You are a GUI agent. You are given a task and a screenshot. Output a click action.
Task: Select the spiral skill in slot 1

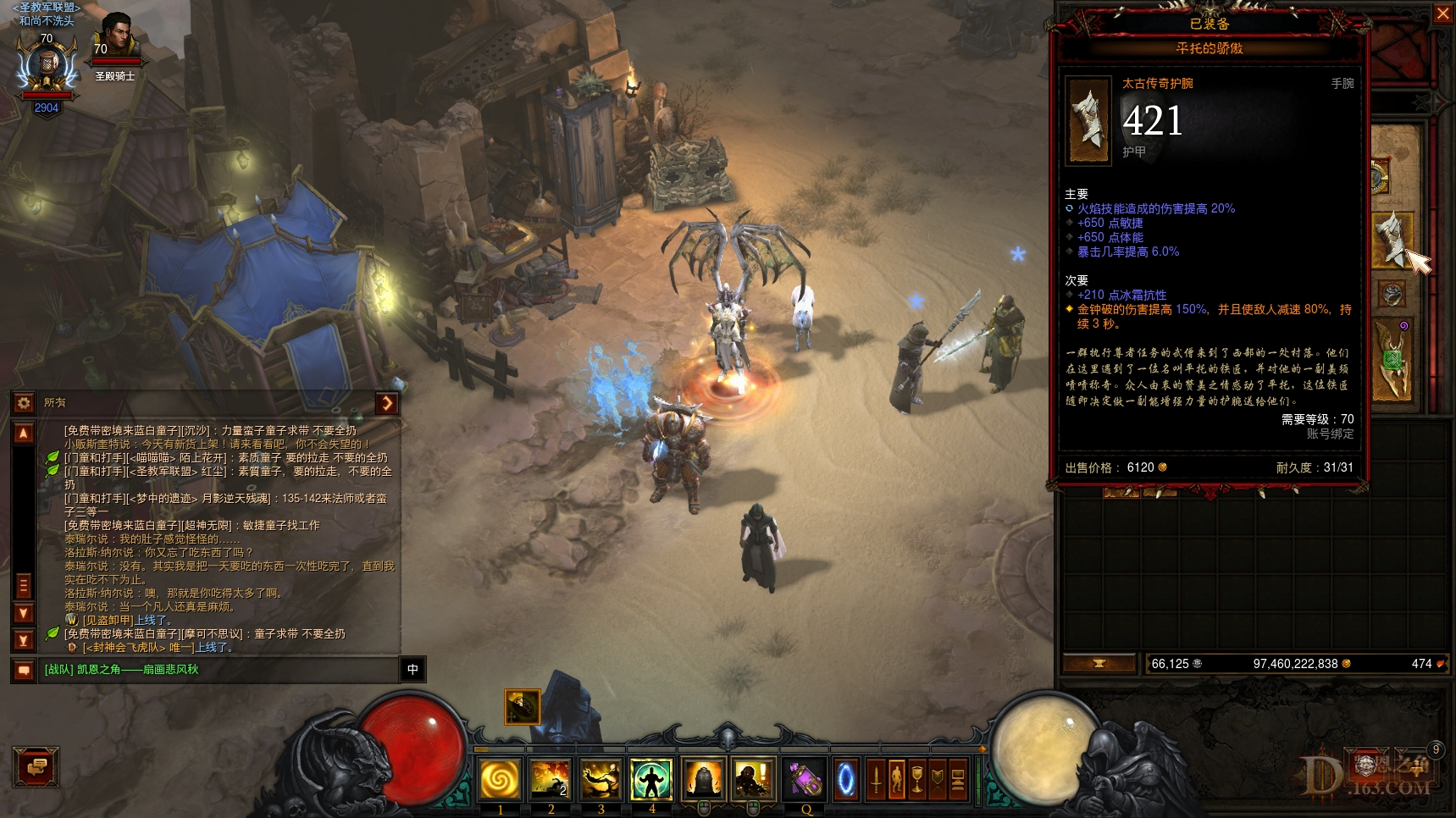tap(500, 779)
